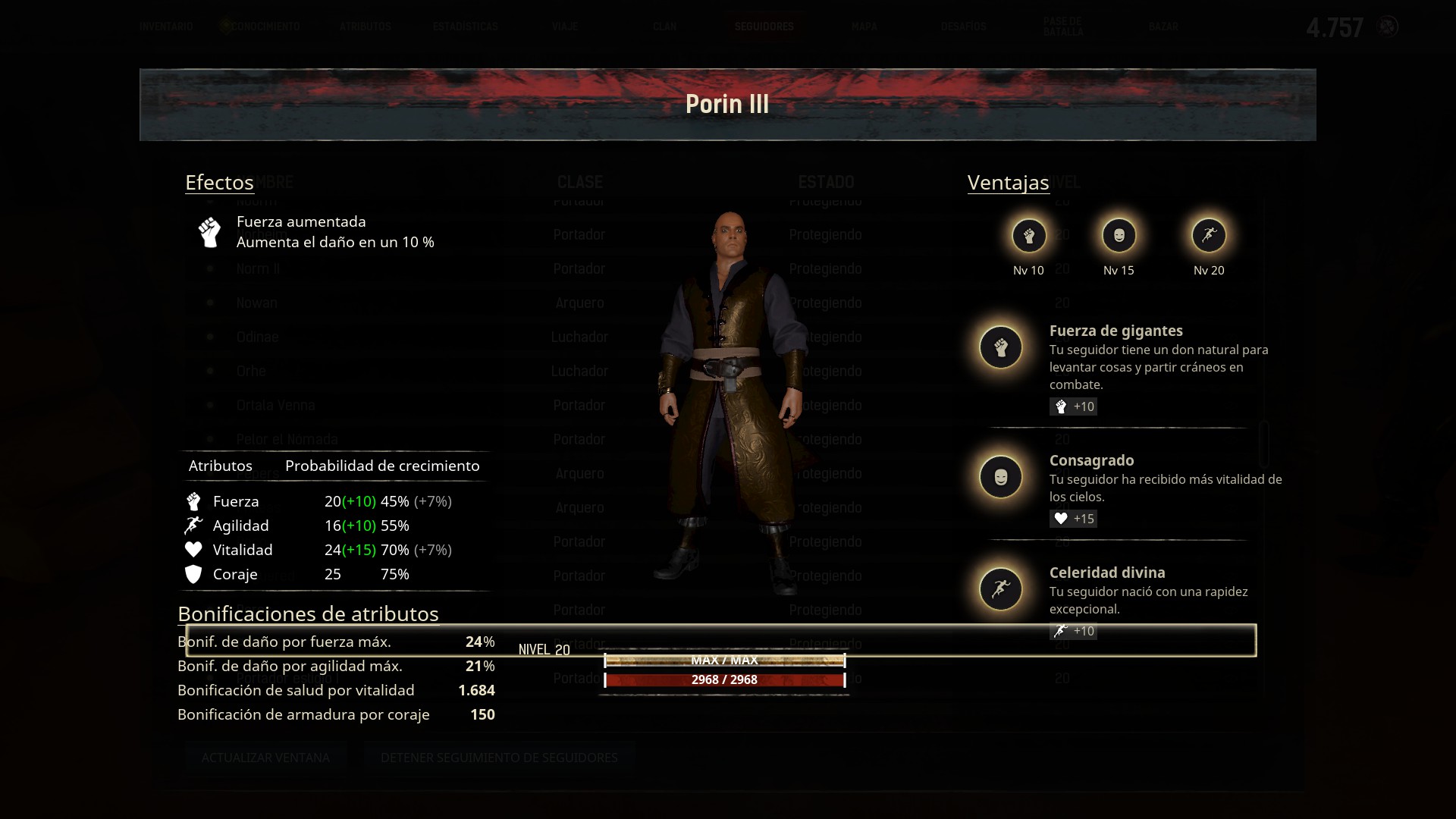Image resolution: width=1456 pixels, height=819 pixels.
Task: Click the Consagrado perk icon
Action: pos(1001,477)
